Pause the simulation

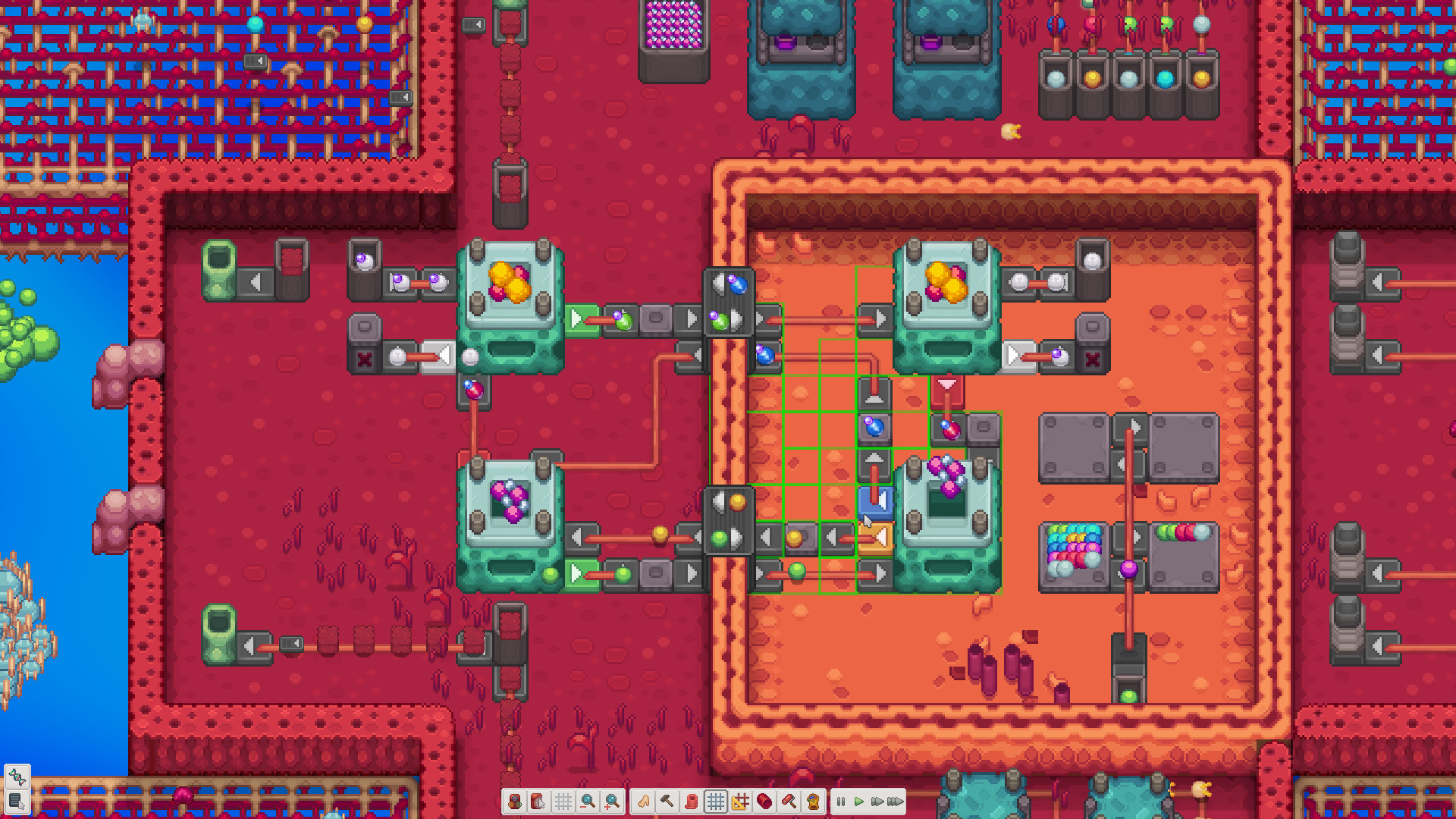point(839,802)
